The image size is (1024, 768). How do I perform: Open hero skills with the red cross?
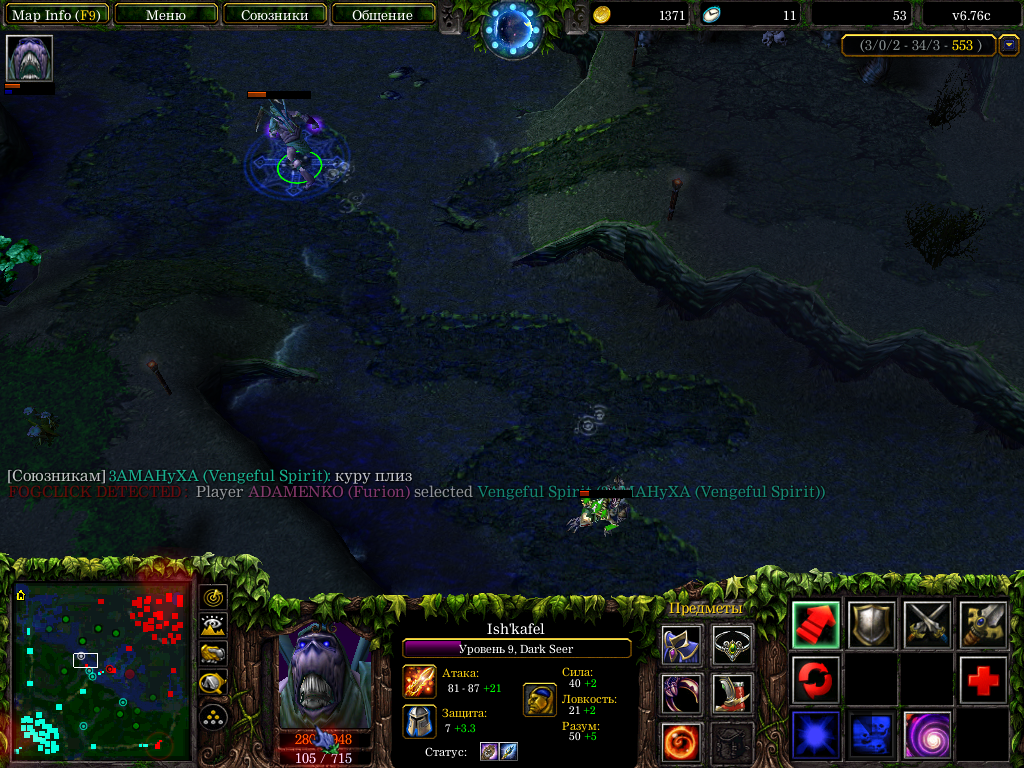(x=983, y=680)
